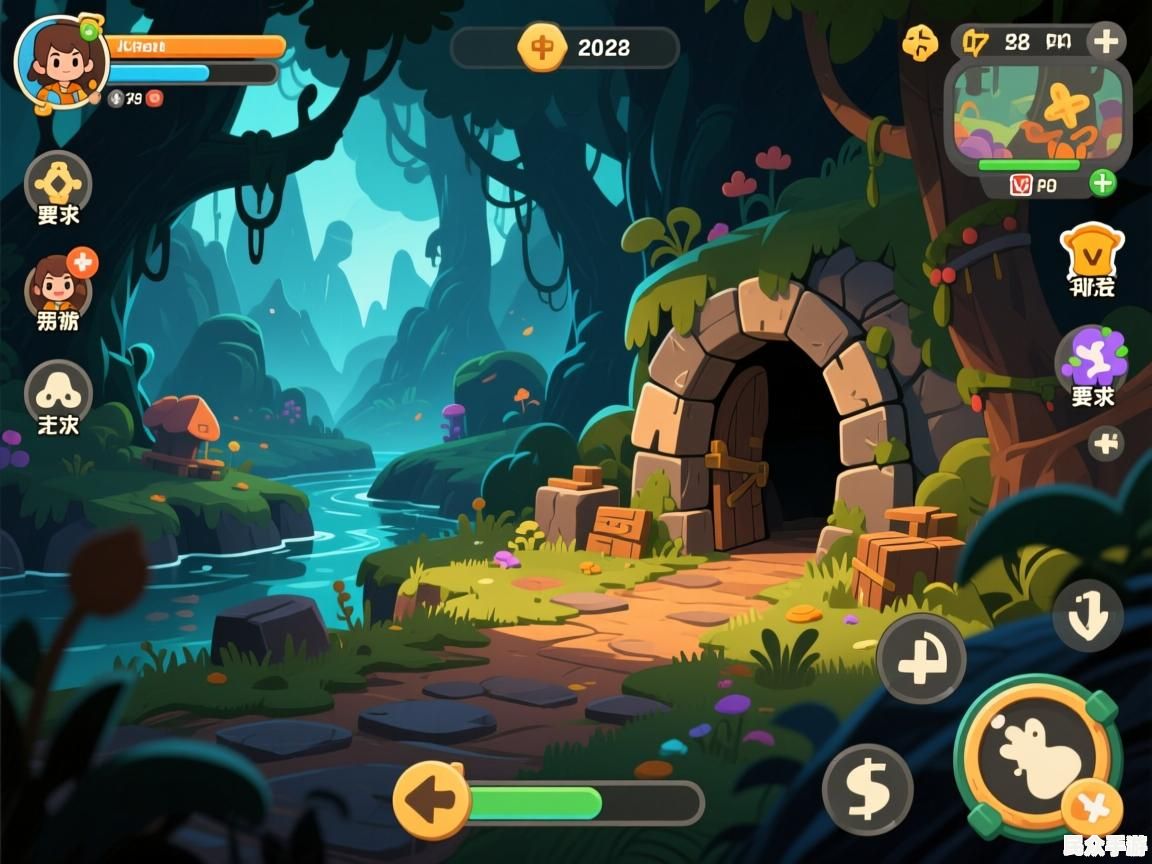
Task: Open the minimap
Action: coord(1037,113)
